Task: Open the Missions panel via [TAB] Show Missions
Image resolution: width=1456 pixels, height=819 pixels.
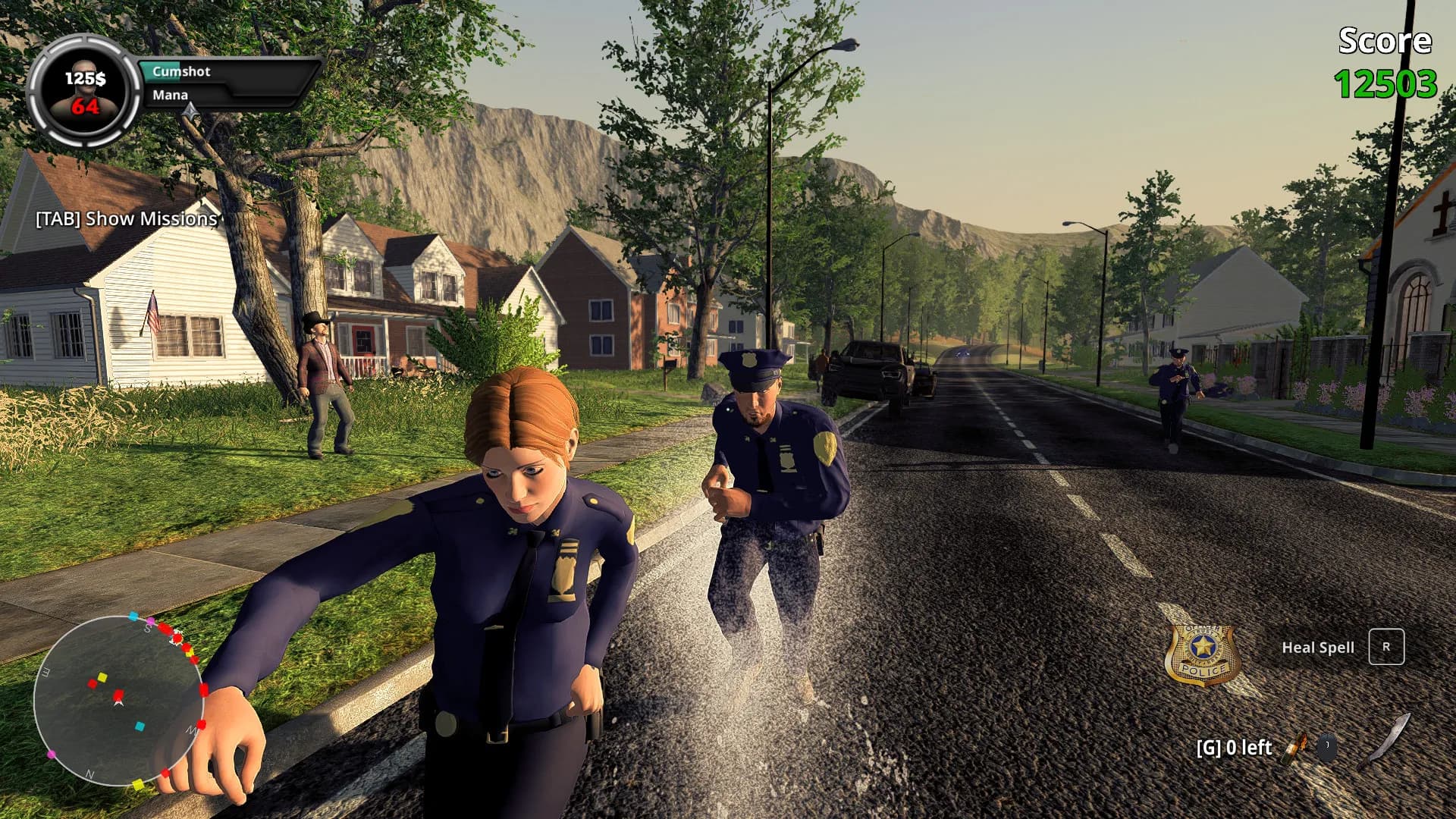Action: click(126, 218)
